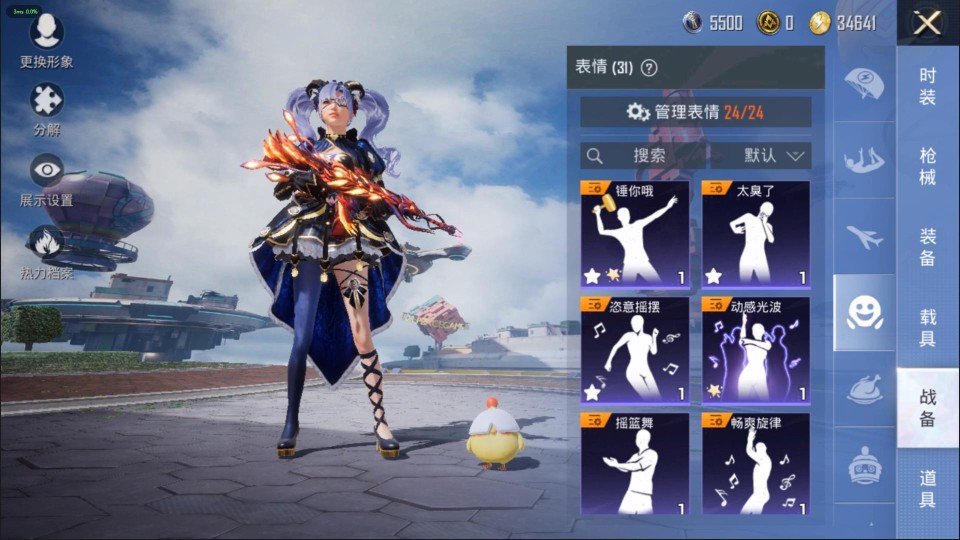The height and width of the screenshot is (540, 960).
Task: Close the inventory screen with X
Action: 927,23
